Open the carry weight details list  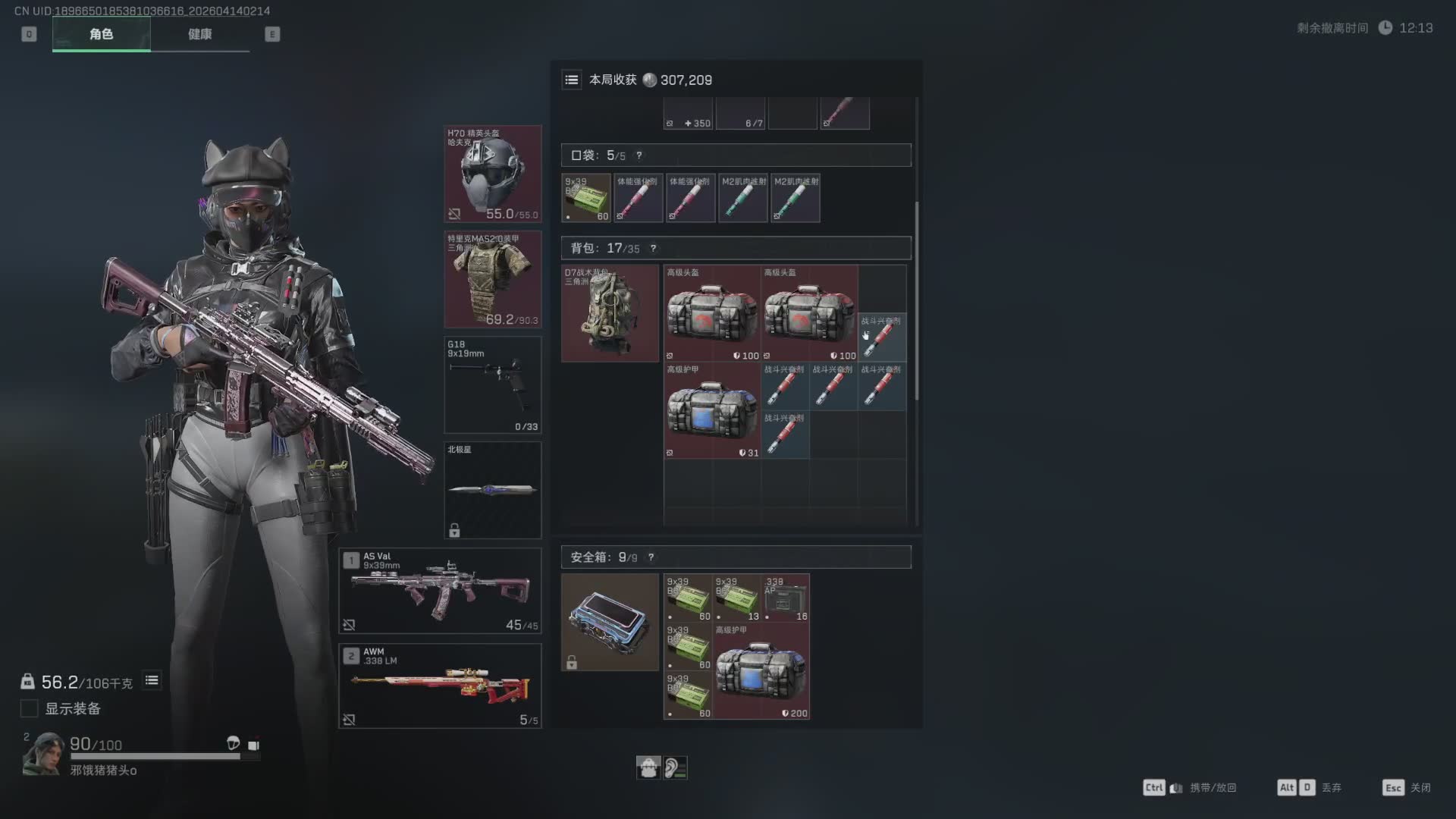pos(152,680)
